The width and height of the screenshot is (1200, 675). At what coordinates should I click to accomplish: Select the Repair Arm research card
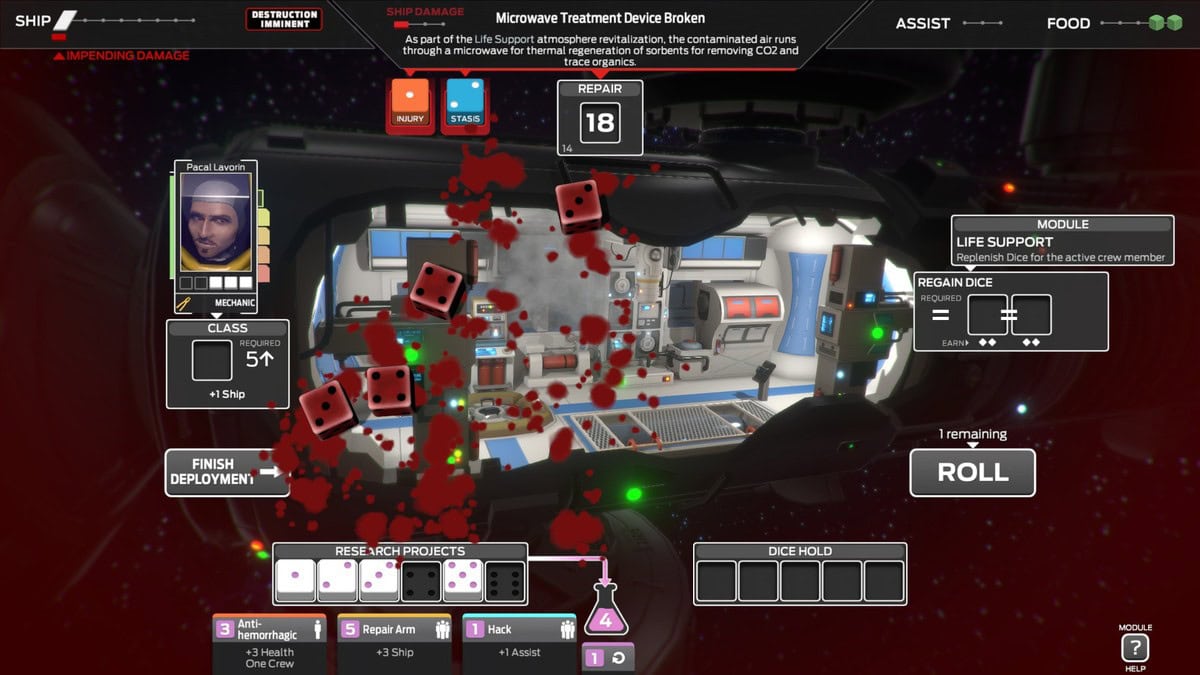click(x=394, y=642)
